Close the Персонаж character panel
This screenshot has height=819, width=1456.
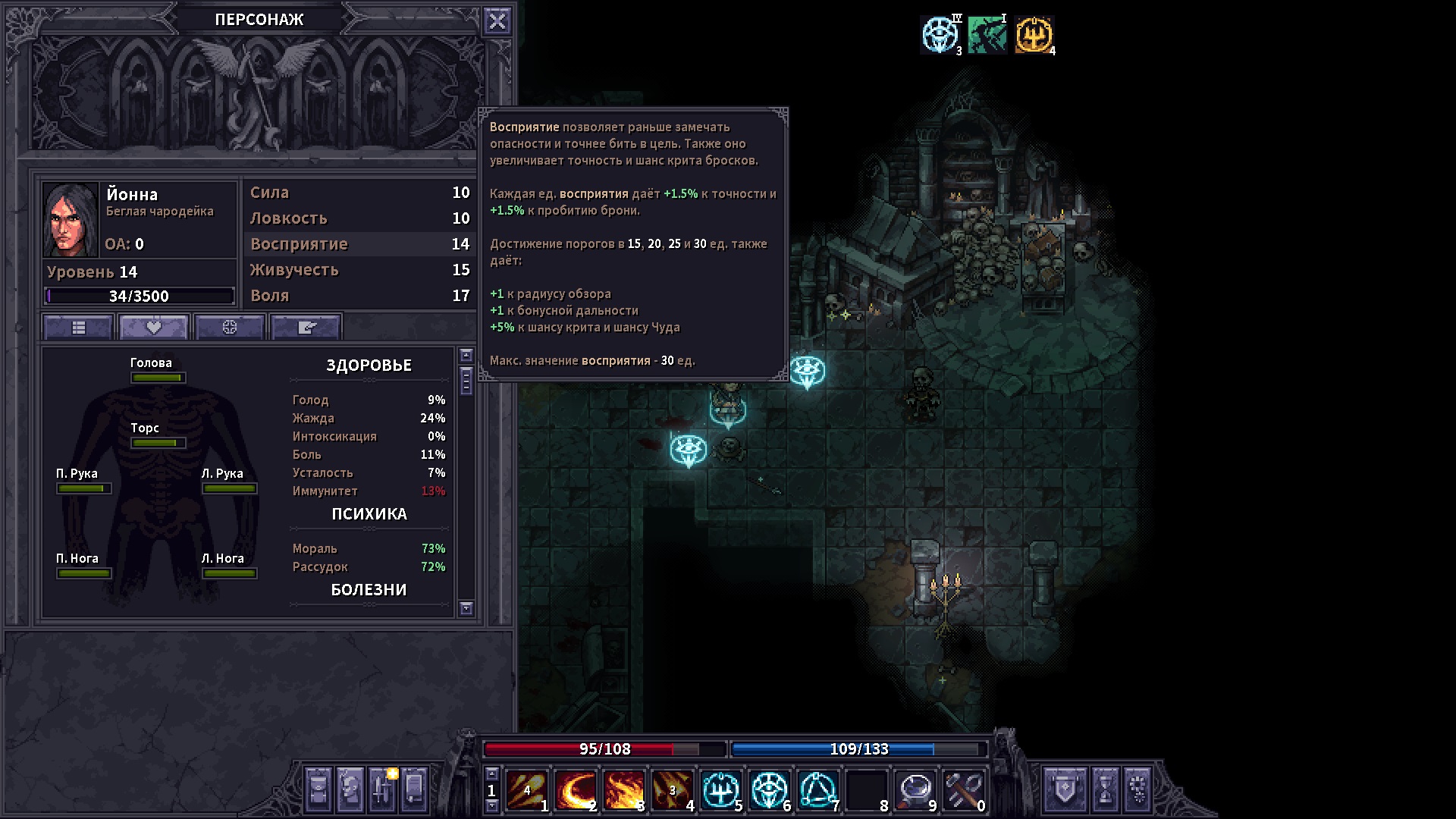point(497,21)
